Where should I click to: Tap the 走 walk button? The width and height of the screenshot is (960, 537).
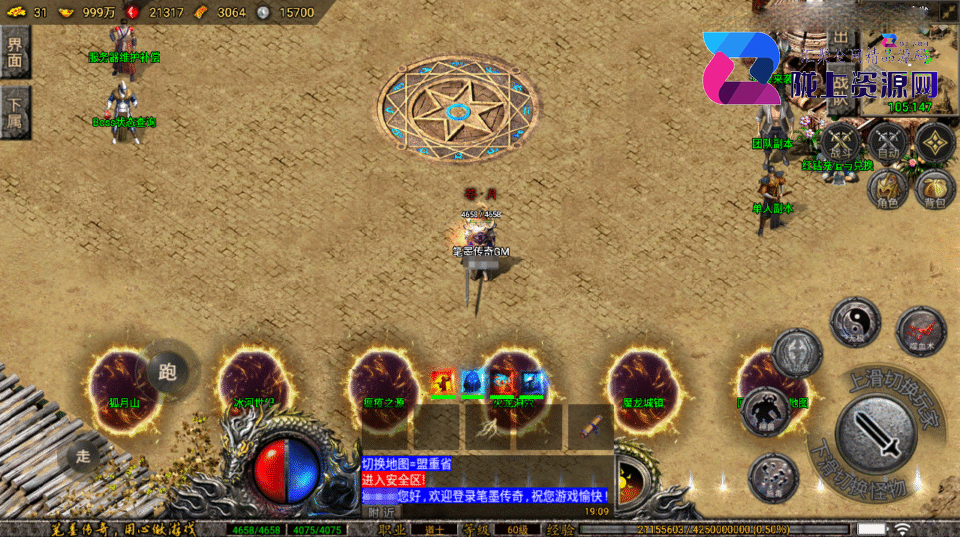tap(83, 456)
